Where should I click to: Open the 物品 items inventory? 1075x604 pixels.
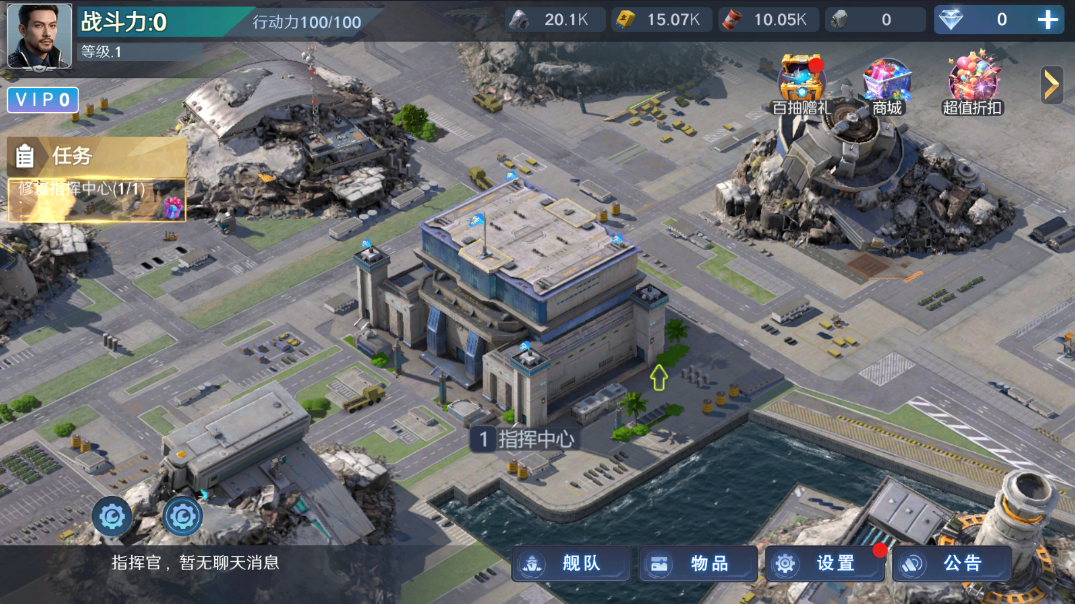pyautogui.click(x=699, y=564)
